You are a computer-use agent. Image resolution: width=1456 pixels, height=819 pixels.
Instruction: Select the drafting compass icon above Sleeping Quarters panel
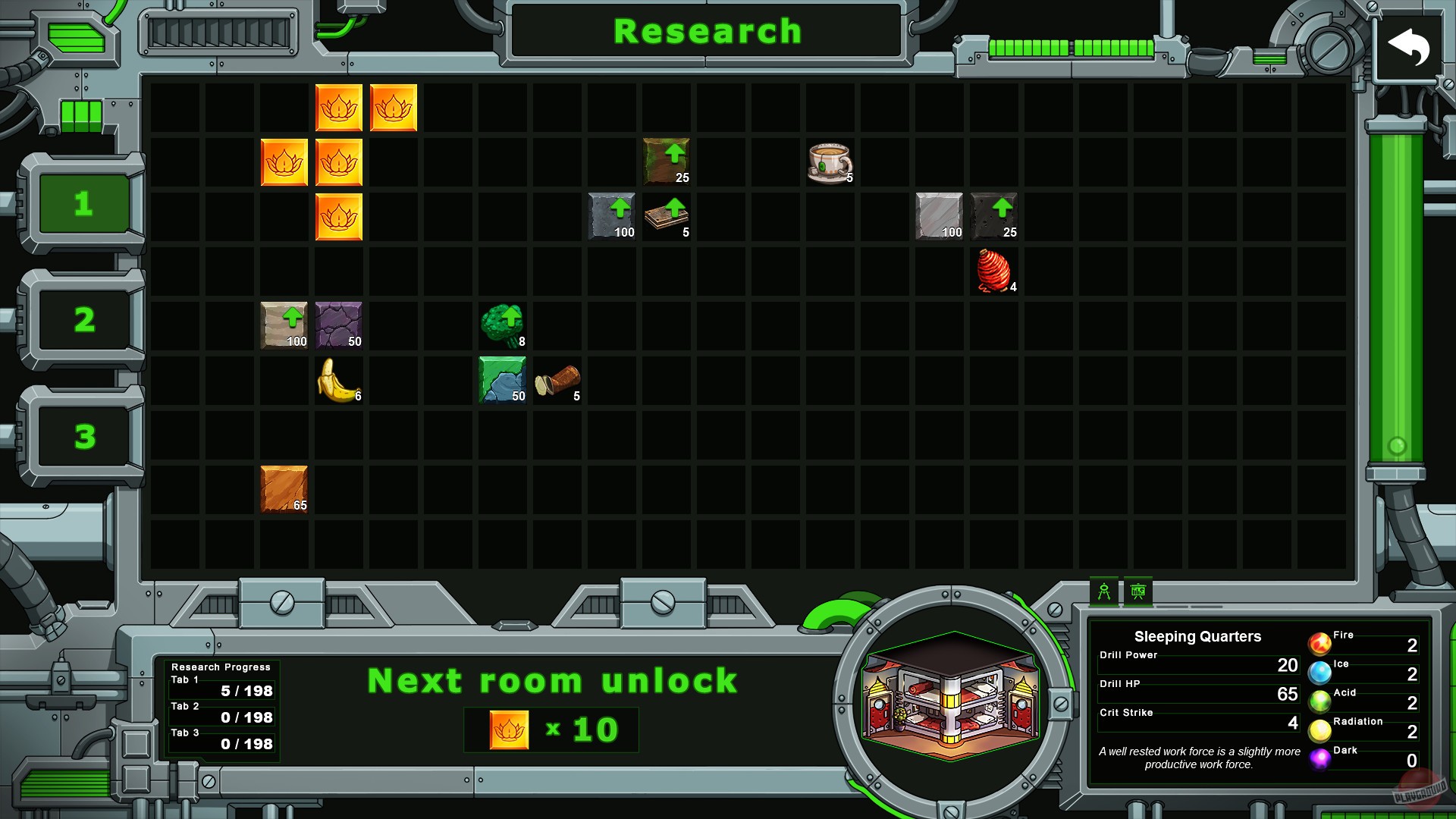pyautogui.click(x=1105, y=591)
